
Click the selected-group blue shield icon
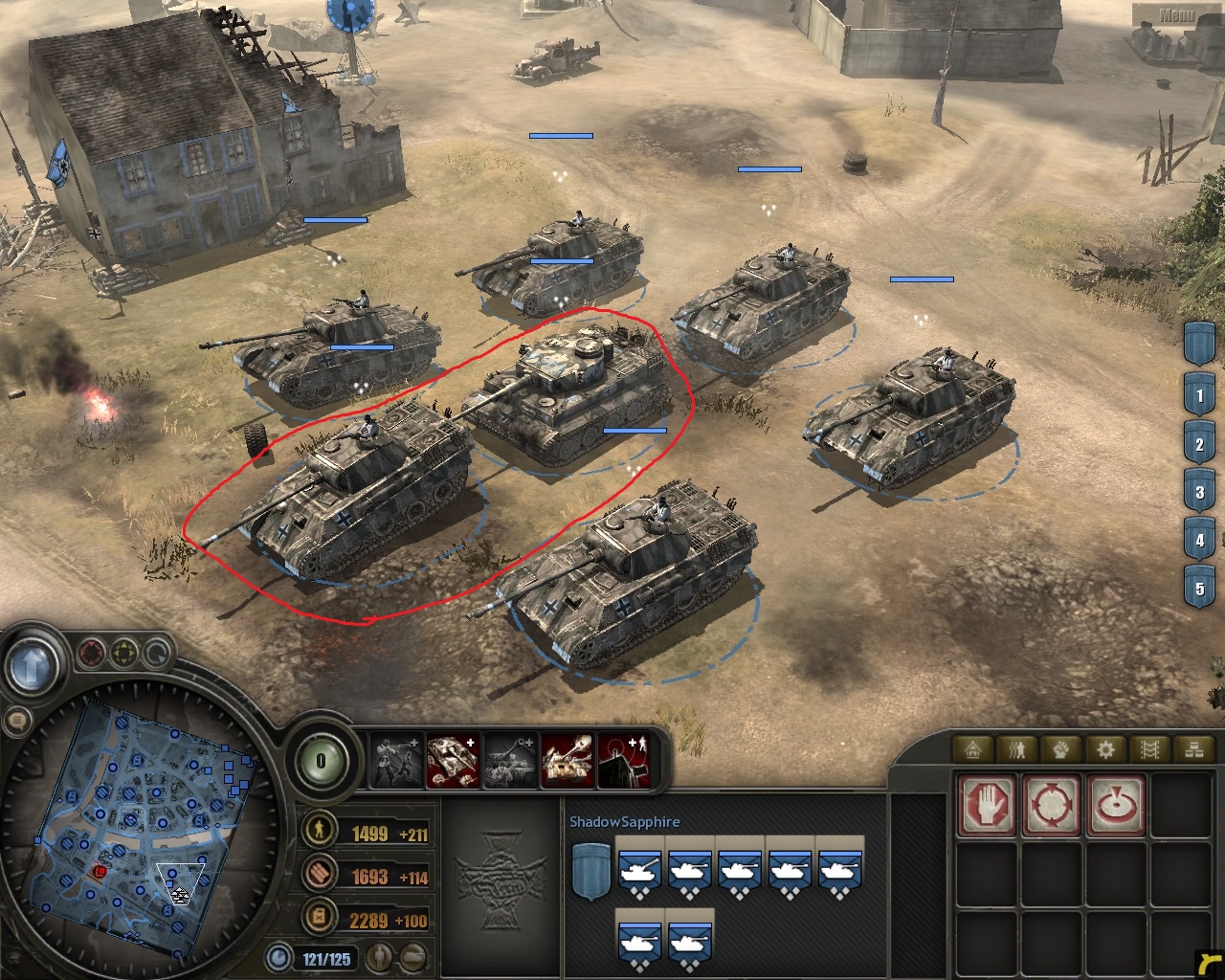[590, 871]
